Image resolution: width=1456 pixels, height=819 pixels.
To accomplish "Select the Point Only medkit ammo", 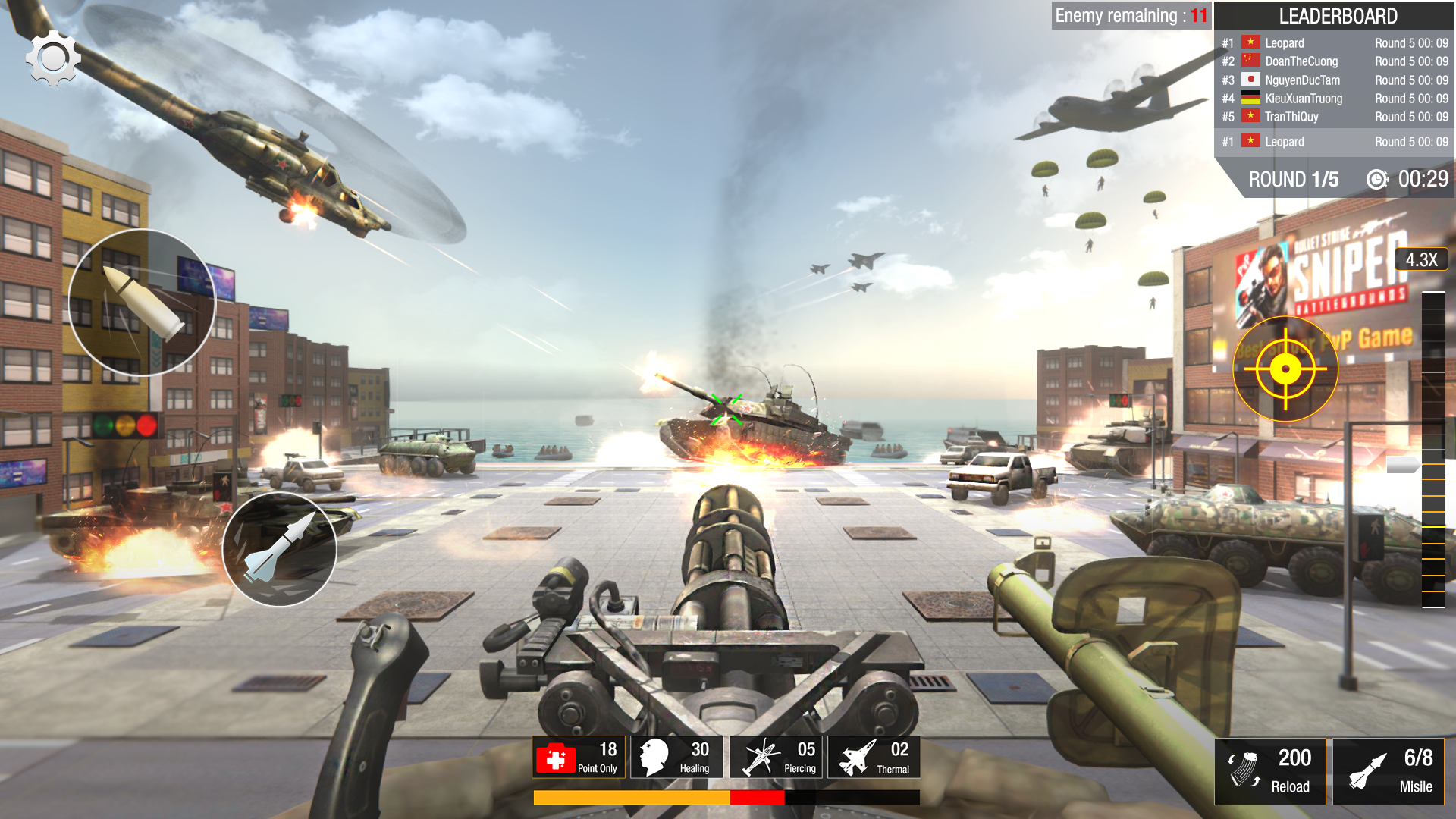I will (578, 756).
